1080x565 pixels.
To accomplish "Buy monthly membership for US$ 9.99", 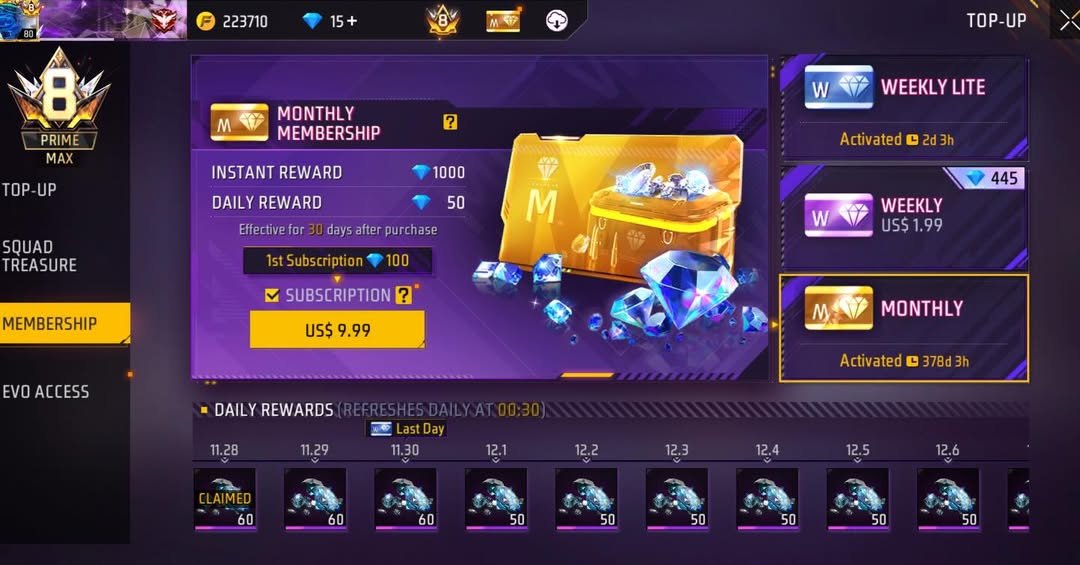I will [x=337, y=330].
